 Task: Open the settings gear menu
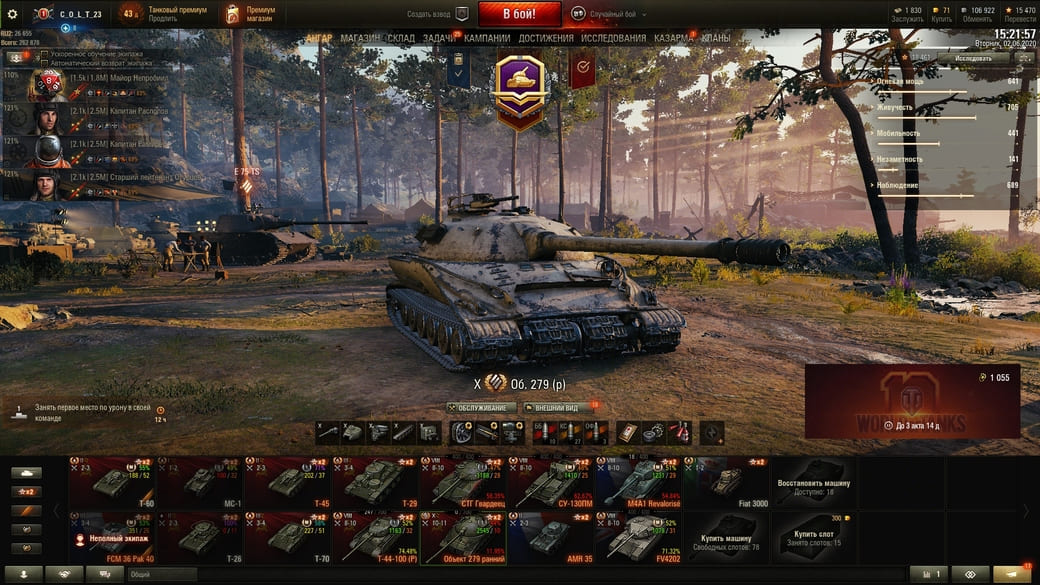click(13, 14)
